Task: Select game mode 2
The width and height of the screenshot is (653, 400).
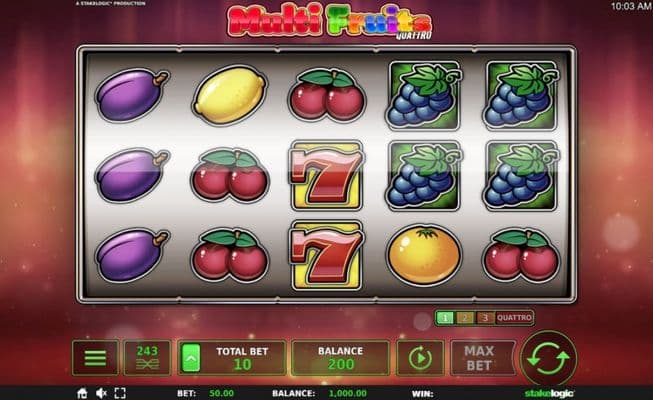Action: 463,318
